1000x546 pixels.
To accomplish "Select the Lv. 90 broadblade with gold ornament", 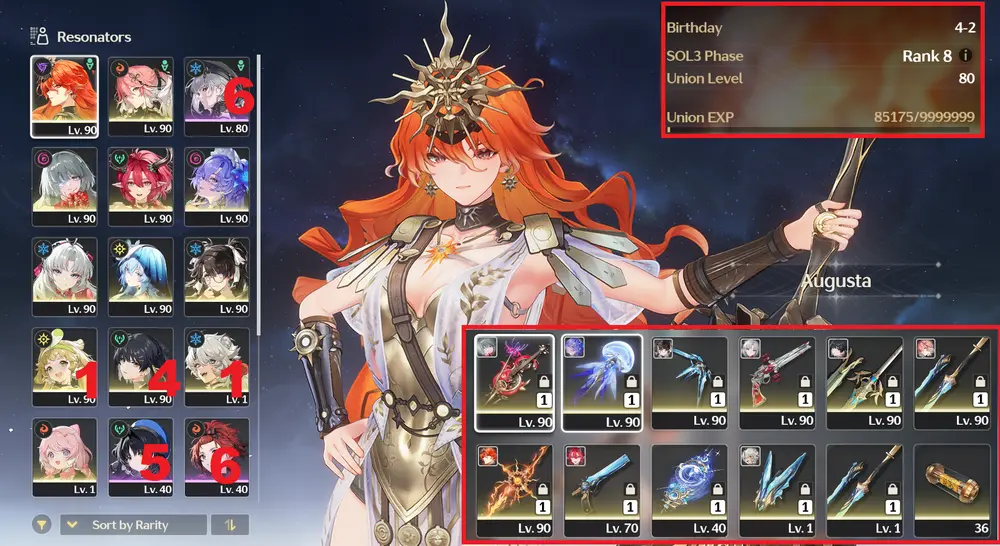I will [x=864, y=380].
